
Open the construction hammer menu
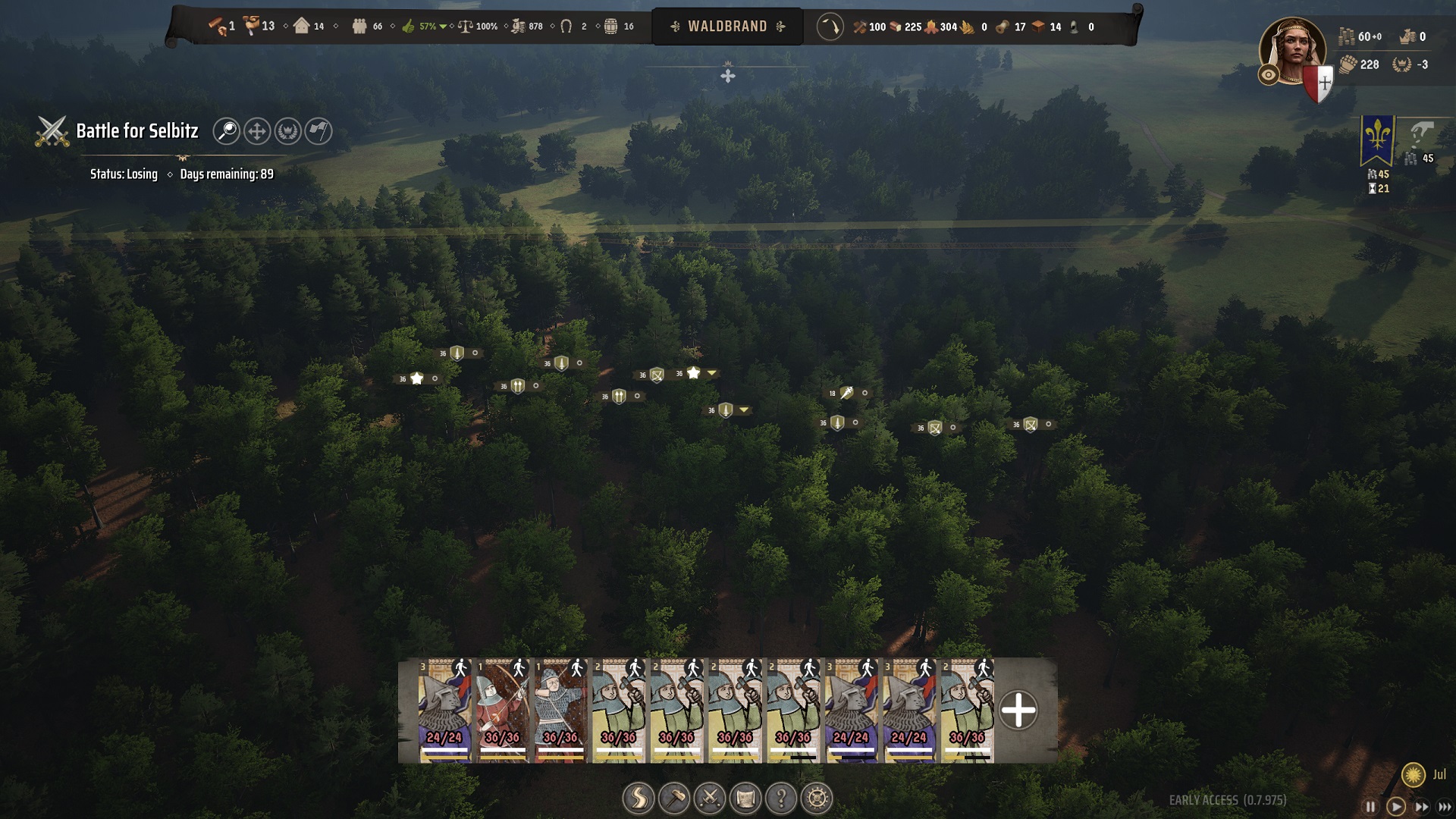coord(673,798)
